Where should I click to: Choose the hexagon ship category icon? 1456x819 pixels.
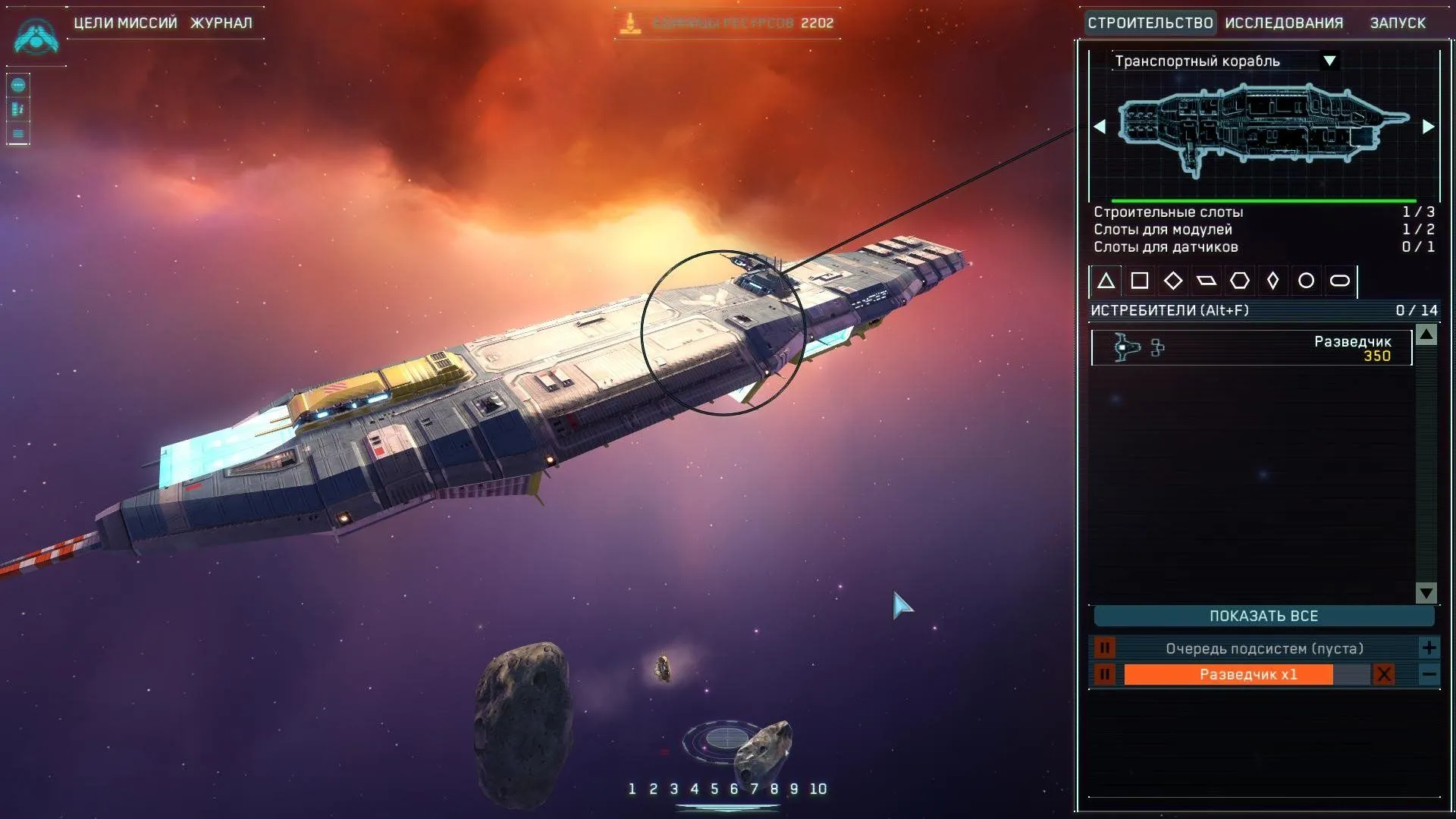[1239, 281]
